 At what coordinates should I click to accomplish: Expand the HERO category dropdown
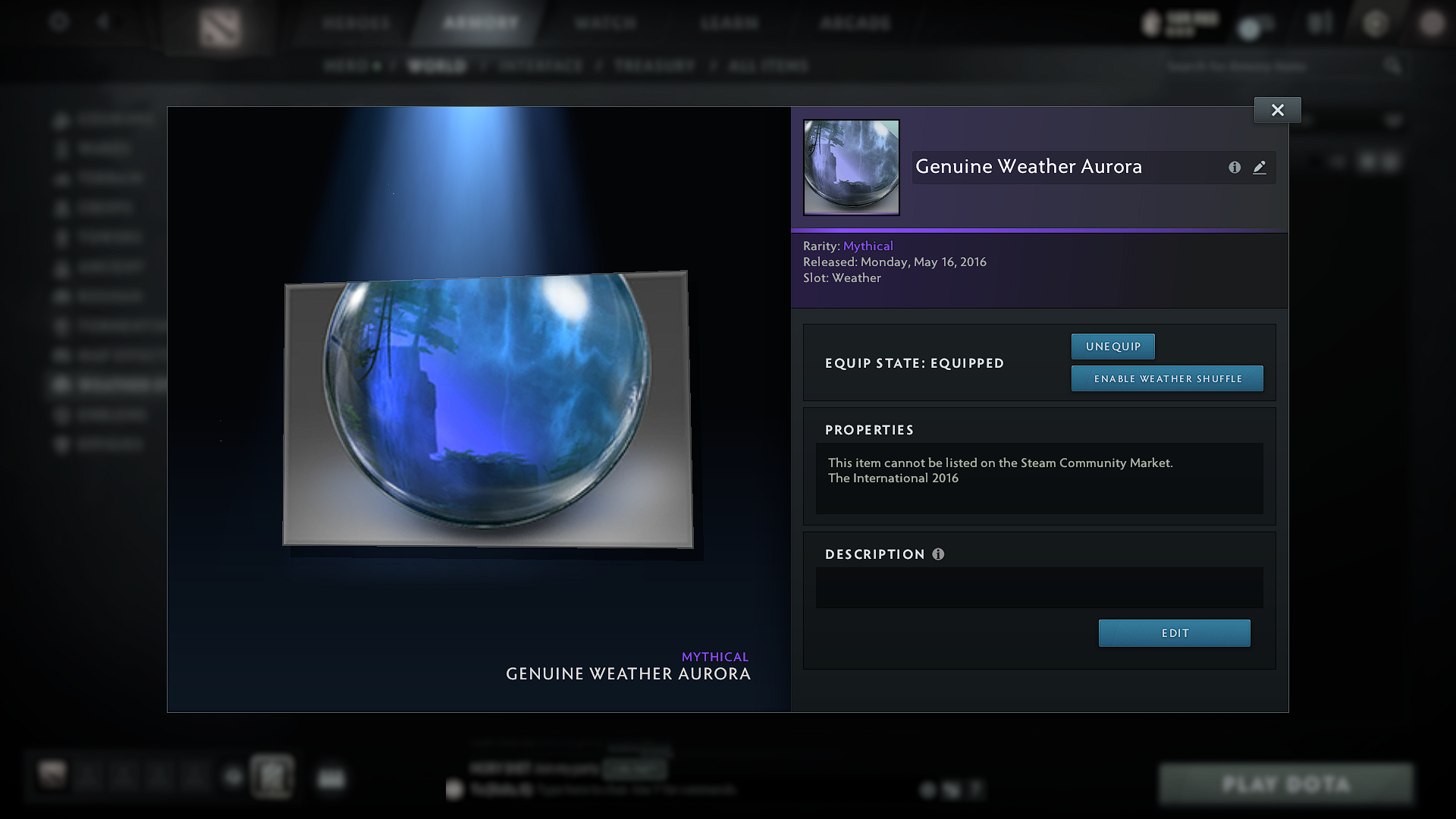click(x=353, y=66)
